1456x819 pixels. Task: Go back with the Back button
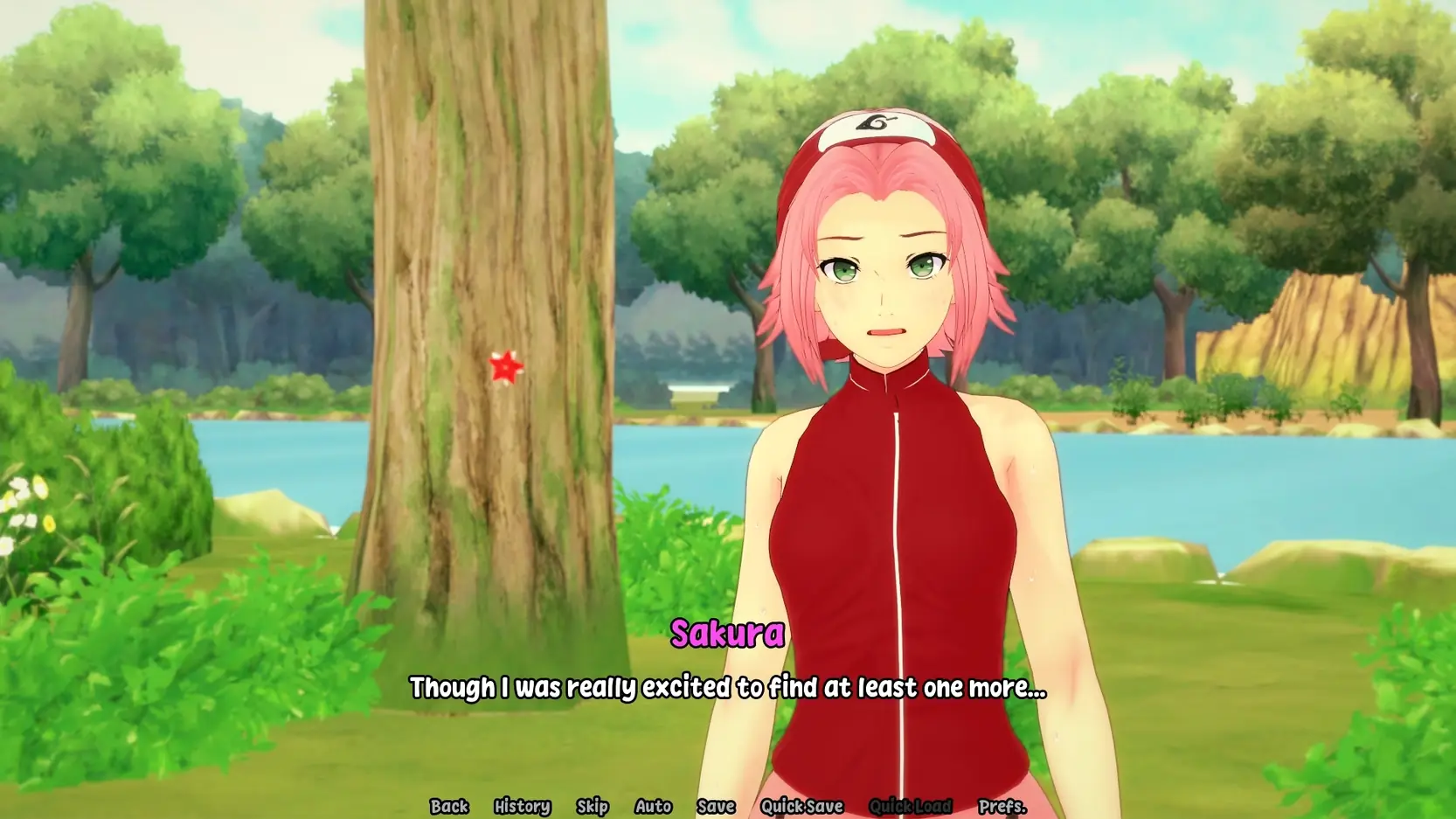[x=449, y=806]
